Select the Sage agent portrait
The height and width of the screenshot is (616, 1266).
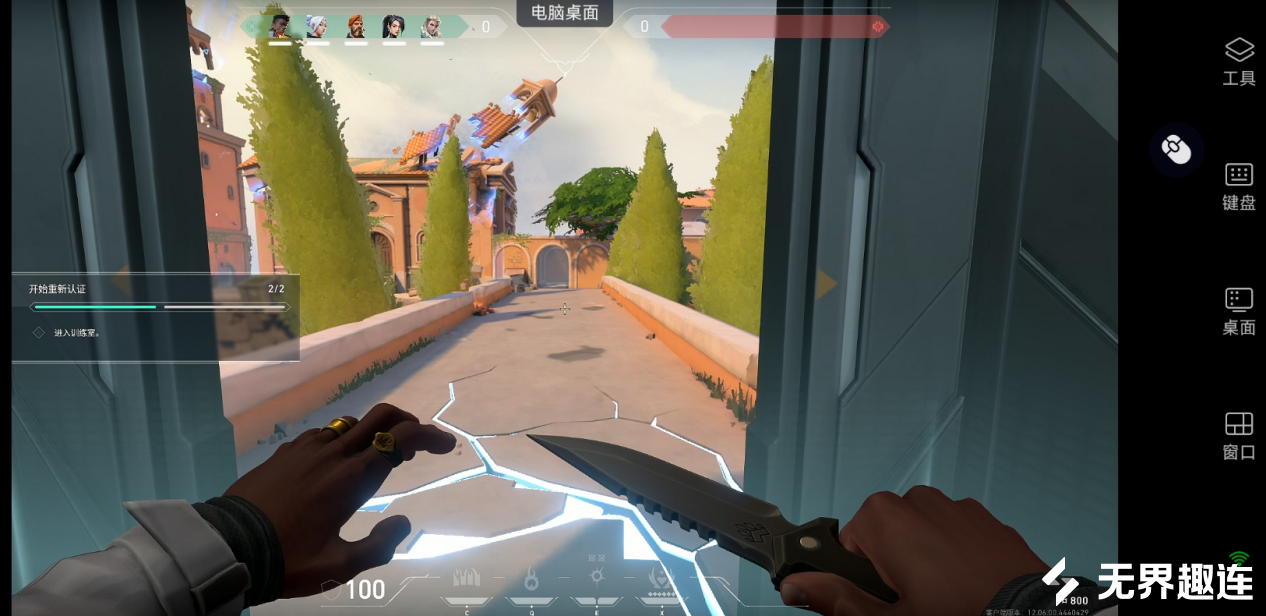pos(394,27)
